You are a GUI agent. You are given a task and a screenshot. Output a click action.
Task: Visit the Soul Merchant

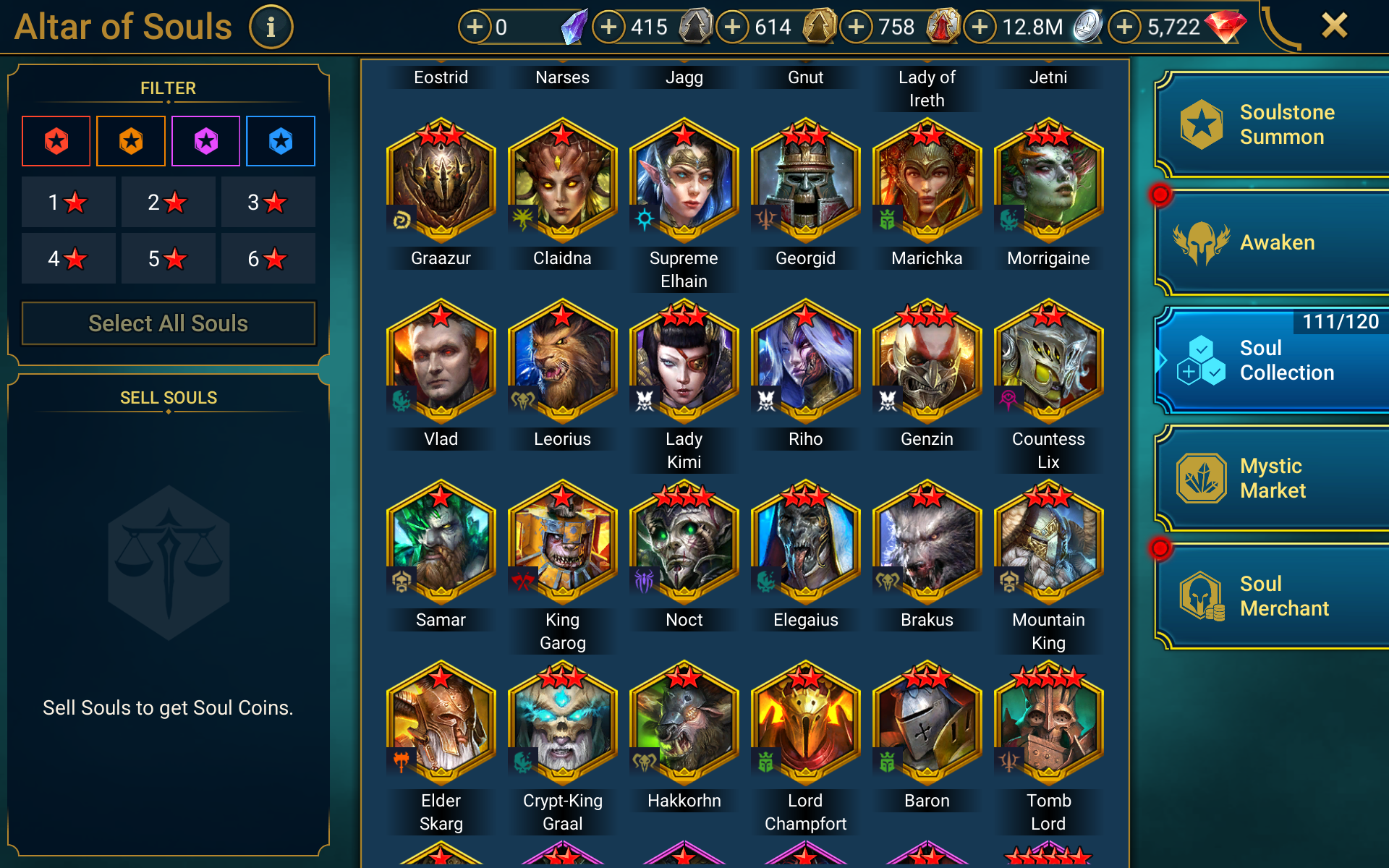(1273, 596)
